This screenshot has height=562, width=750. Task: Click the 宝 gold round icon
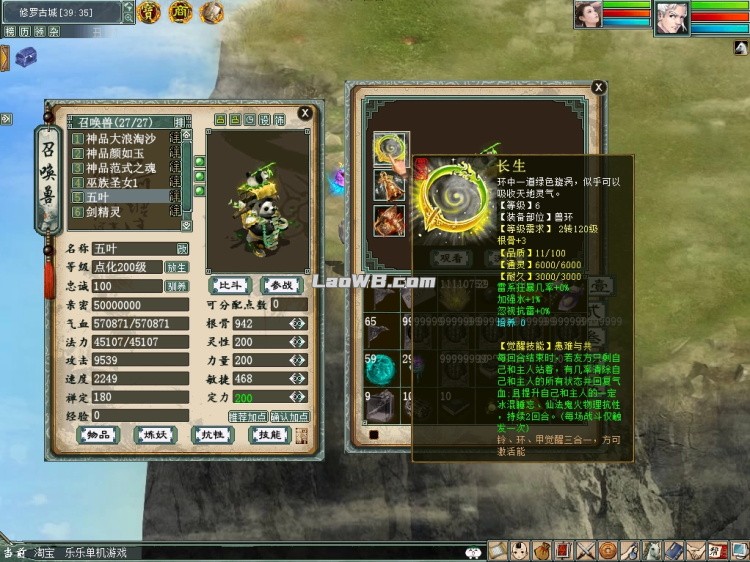point(149,12)
